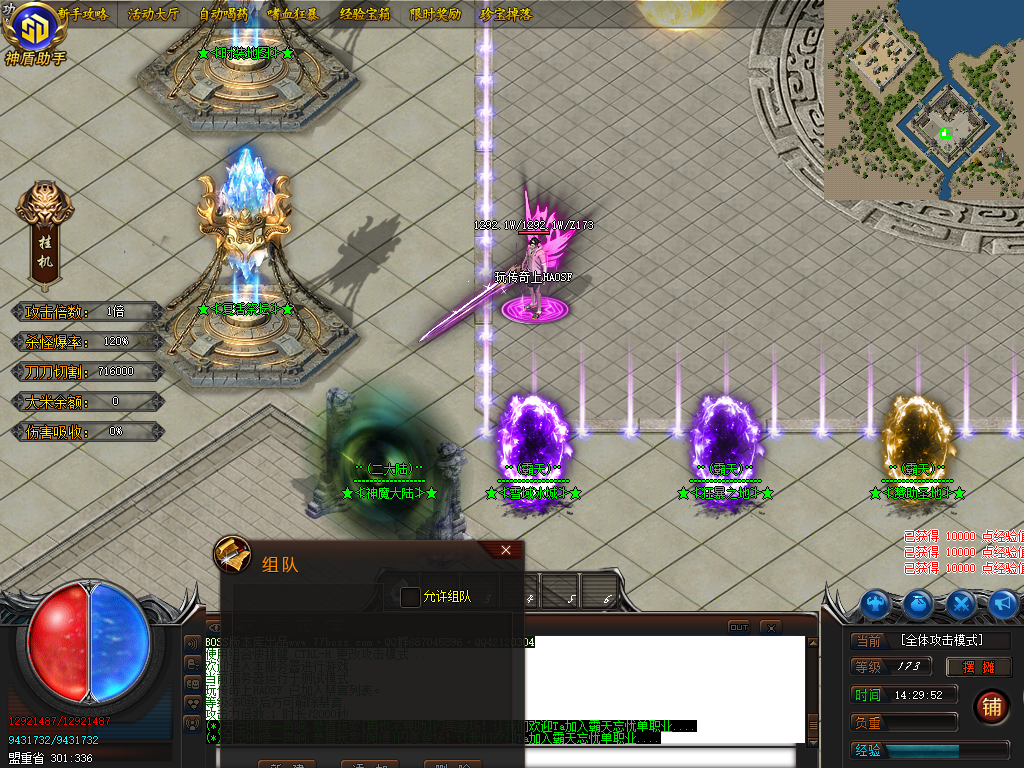This screenshot has width=1024, height=768.
Task: Open the 新手攻略 beginner guide menu
Action: pos(82,14)
